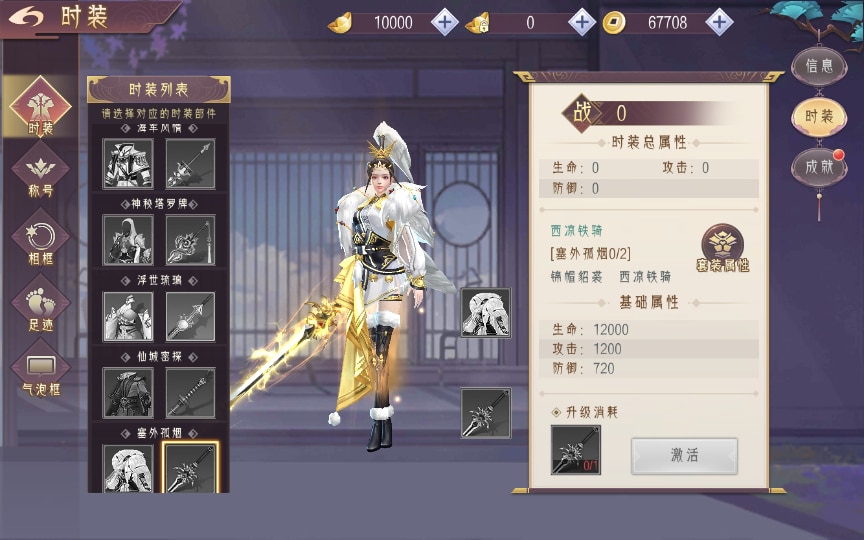Pick the 浮世琉璃 weapon skin

[190, 316]
